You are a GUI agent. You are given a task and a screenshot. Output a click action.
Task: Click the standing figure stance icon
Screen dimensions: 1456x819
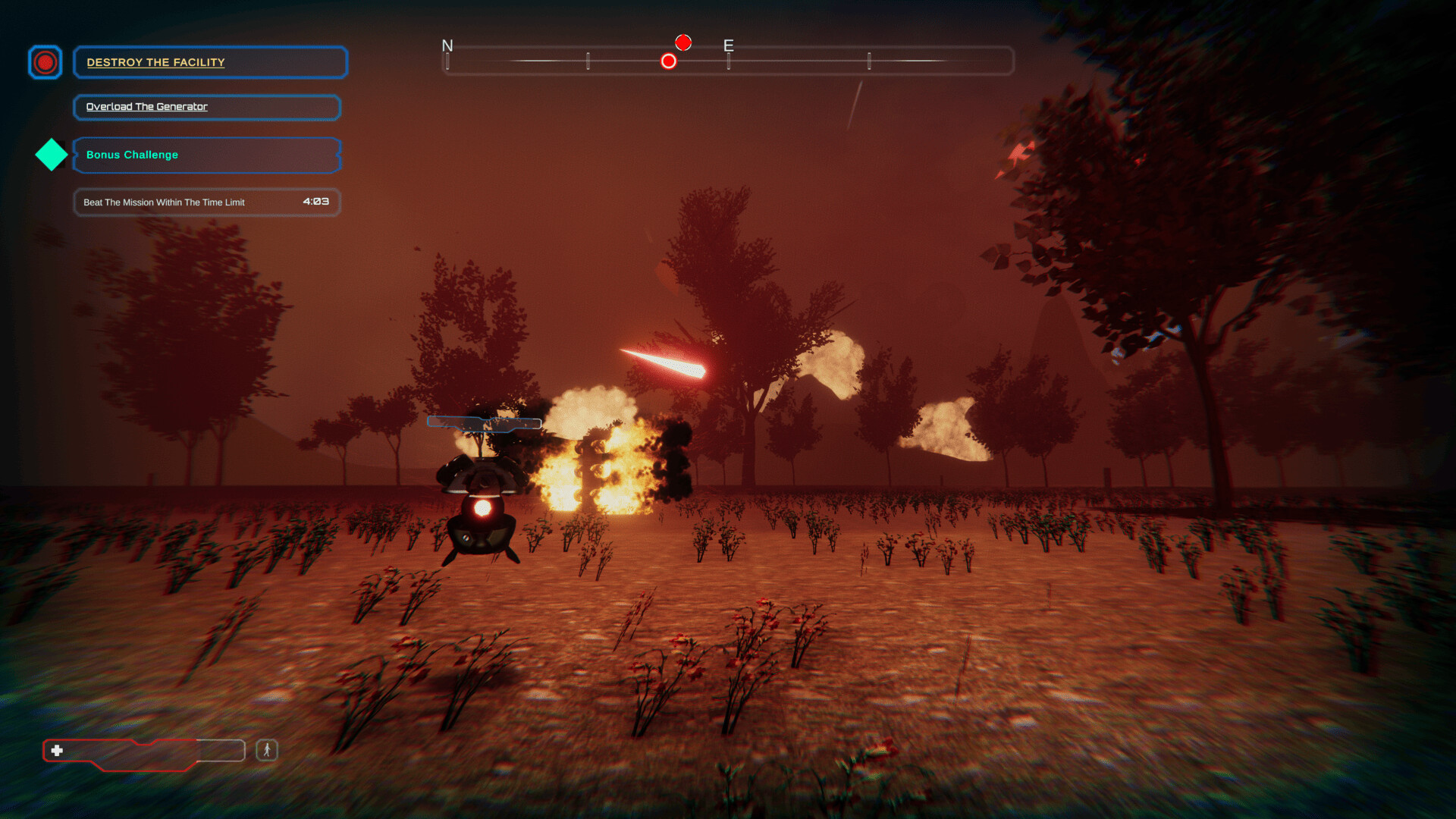pos(267,750)
